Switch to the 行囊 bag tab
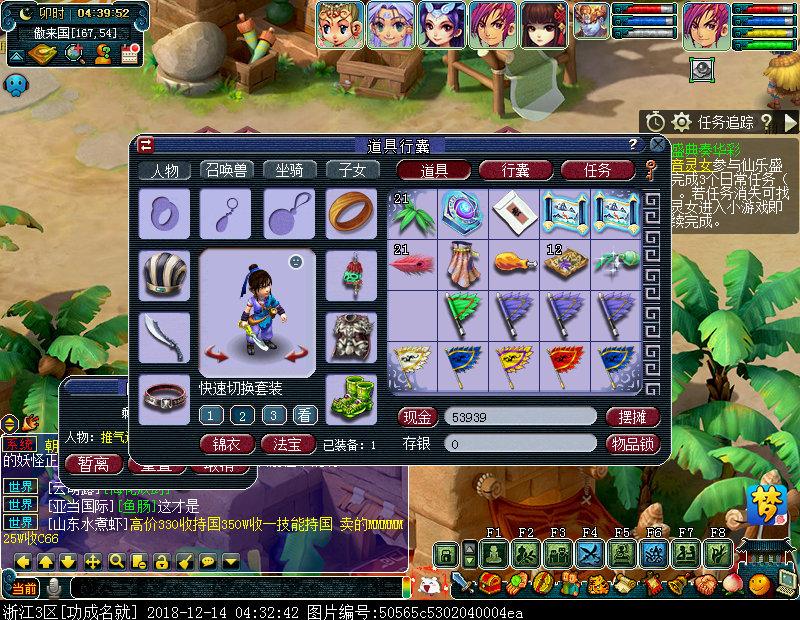The width and height of the screenshot is (800, 620). point(516,170)
